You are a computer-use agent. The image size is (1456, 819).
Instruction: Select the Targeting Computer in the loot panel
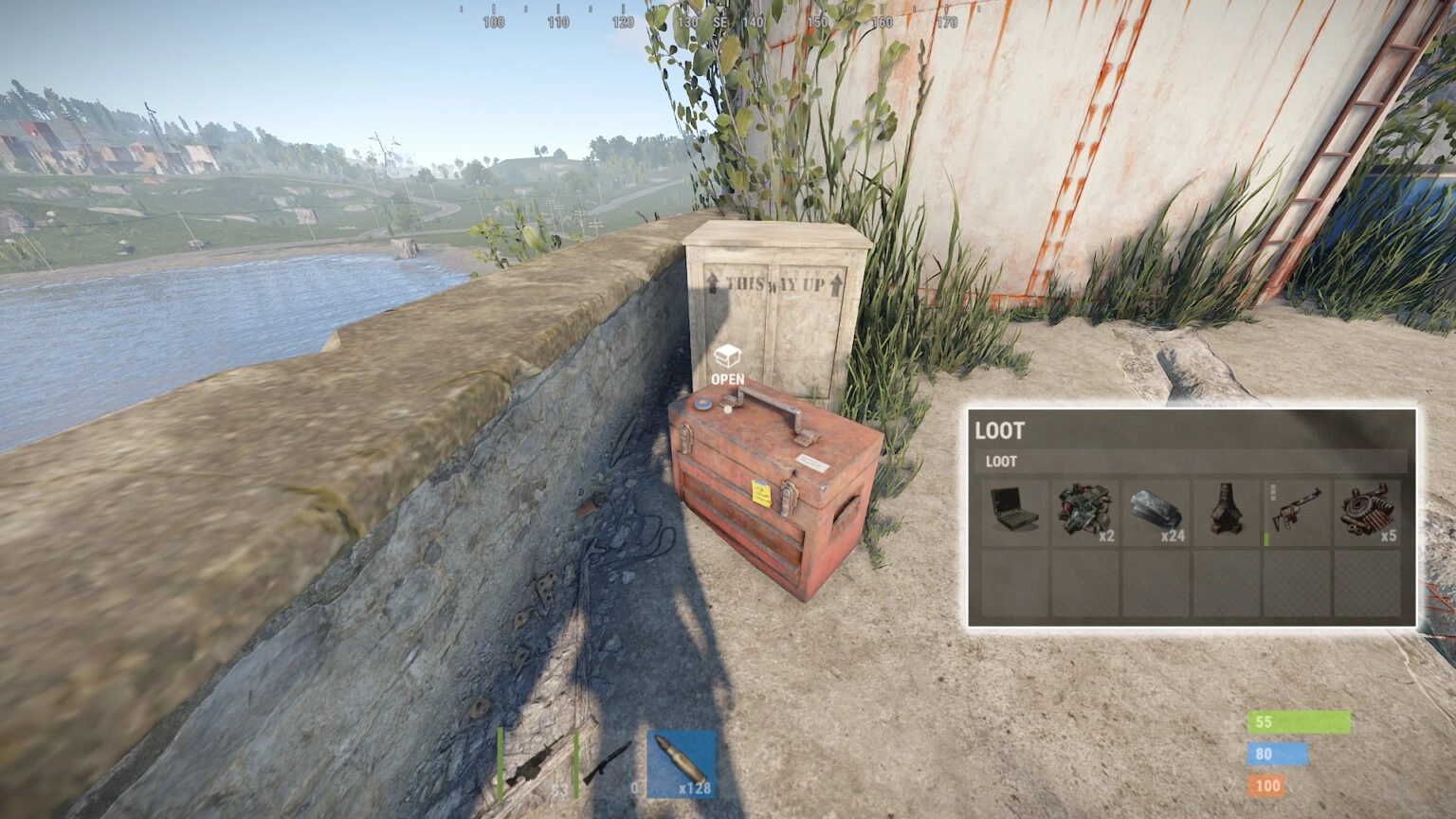[1015, 510]
